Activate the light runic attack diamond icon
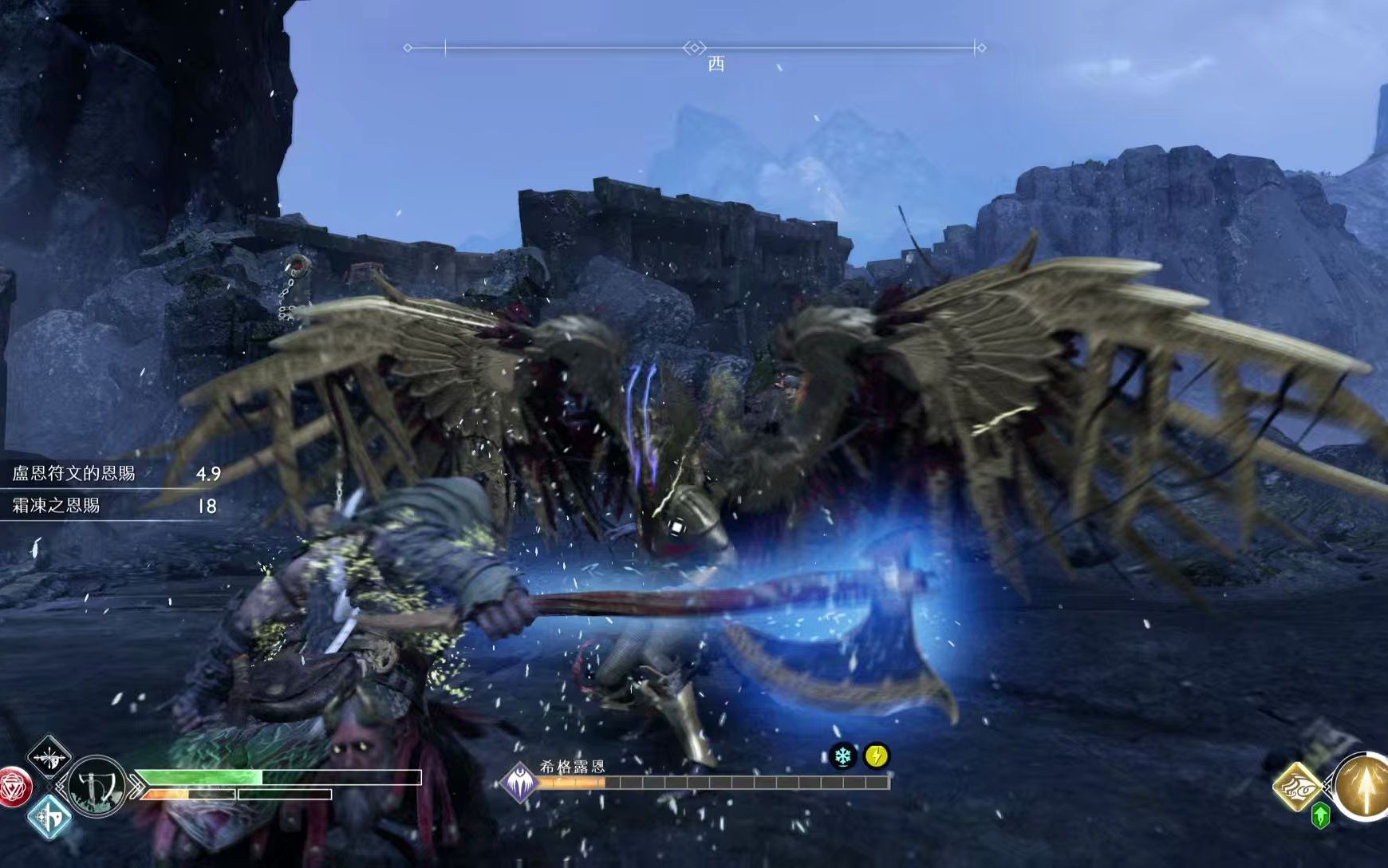1388x868 pixels. (x=49, y=757)
